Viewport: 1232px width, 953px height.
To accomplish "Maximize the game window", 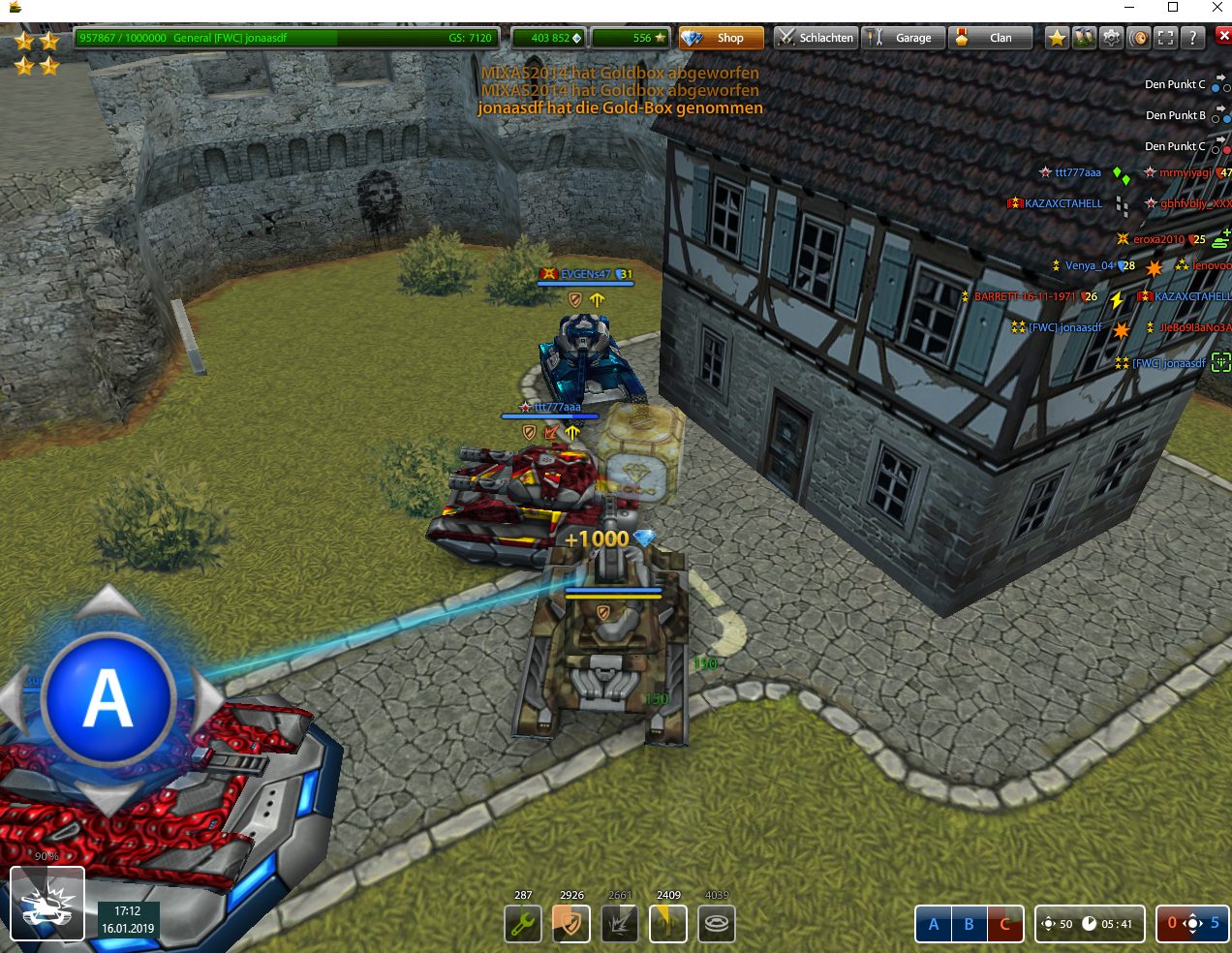I will point(1173,8).
